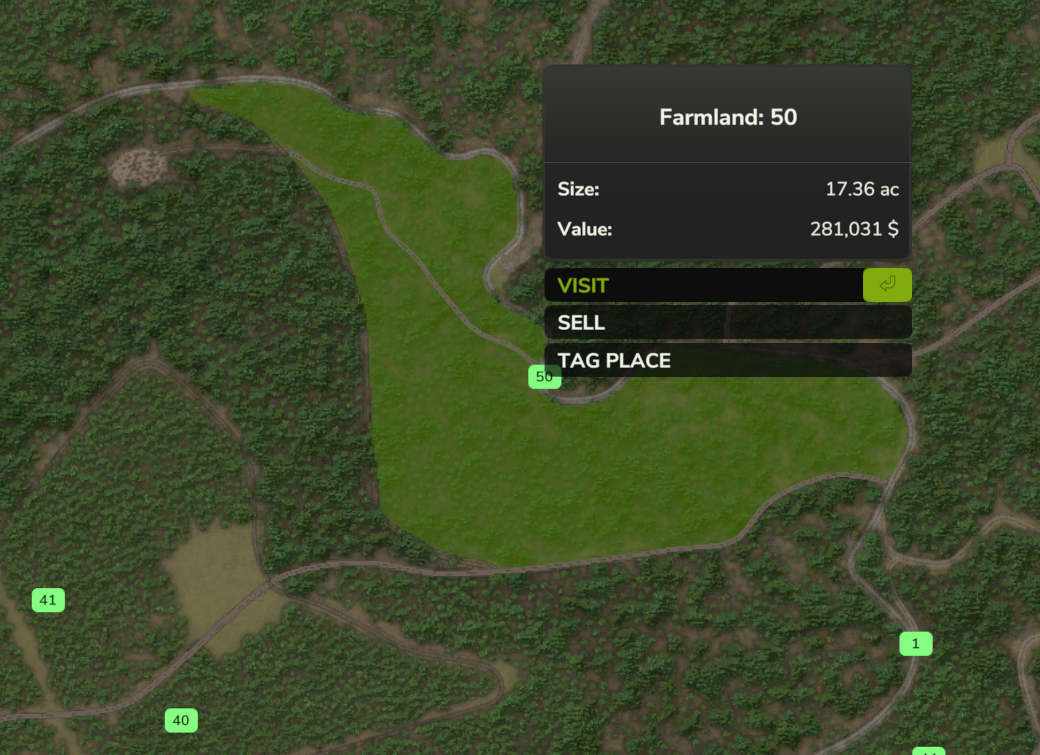Select the field 50 map marker
This screenshot has height=755, width=1040.
(544, 377)
